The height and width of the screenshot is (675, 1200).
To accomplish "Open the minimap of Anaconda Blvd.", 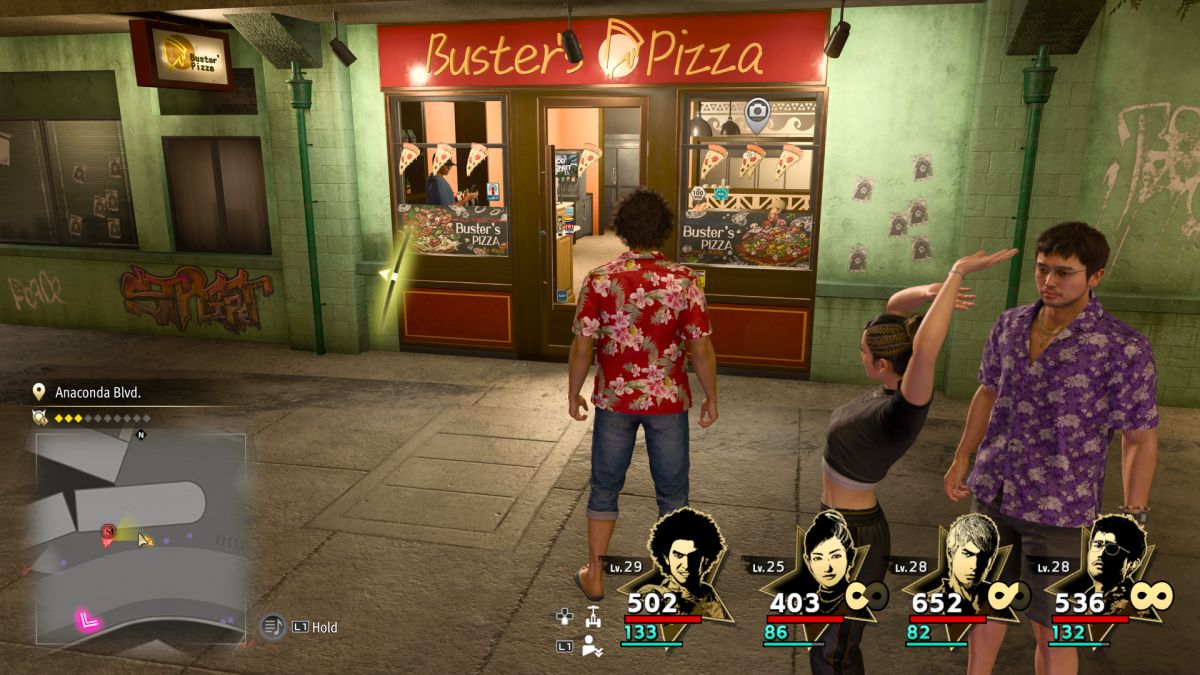I will pyautogui.click(x=140, y=536).
